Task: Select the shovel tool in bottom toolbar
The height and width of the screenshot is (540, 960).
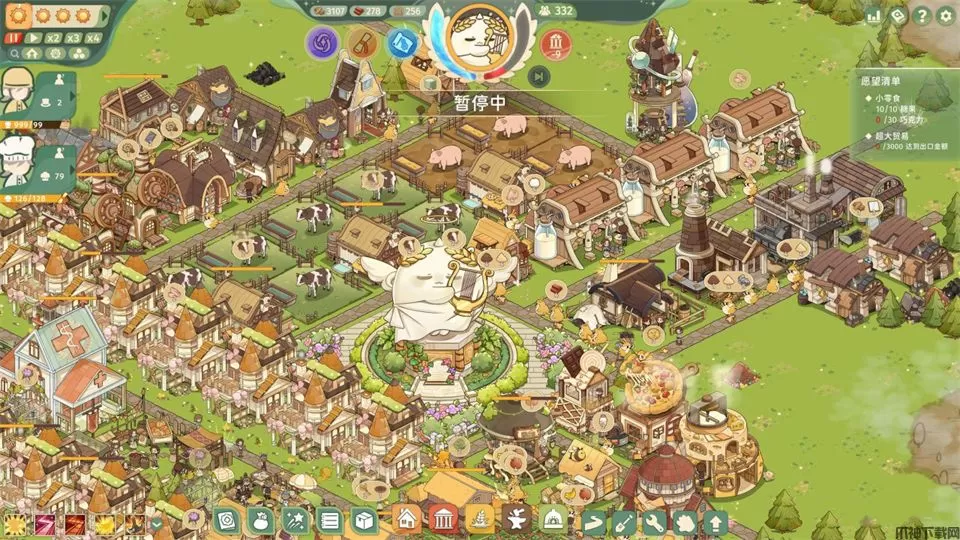Action: [x=623, y=521]
